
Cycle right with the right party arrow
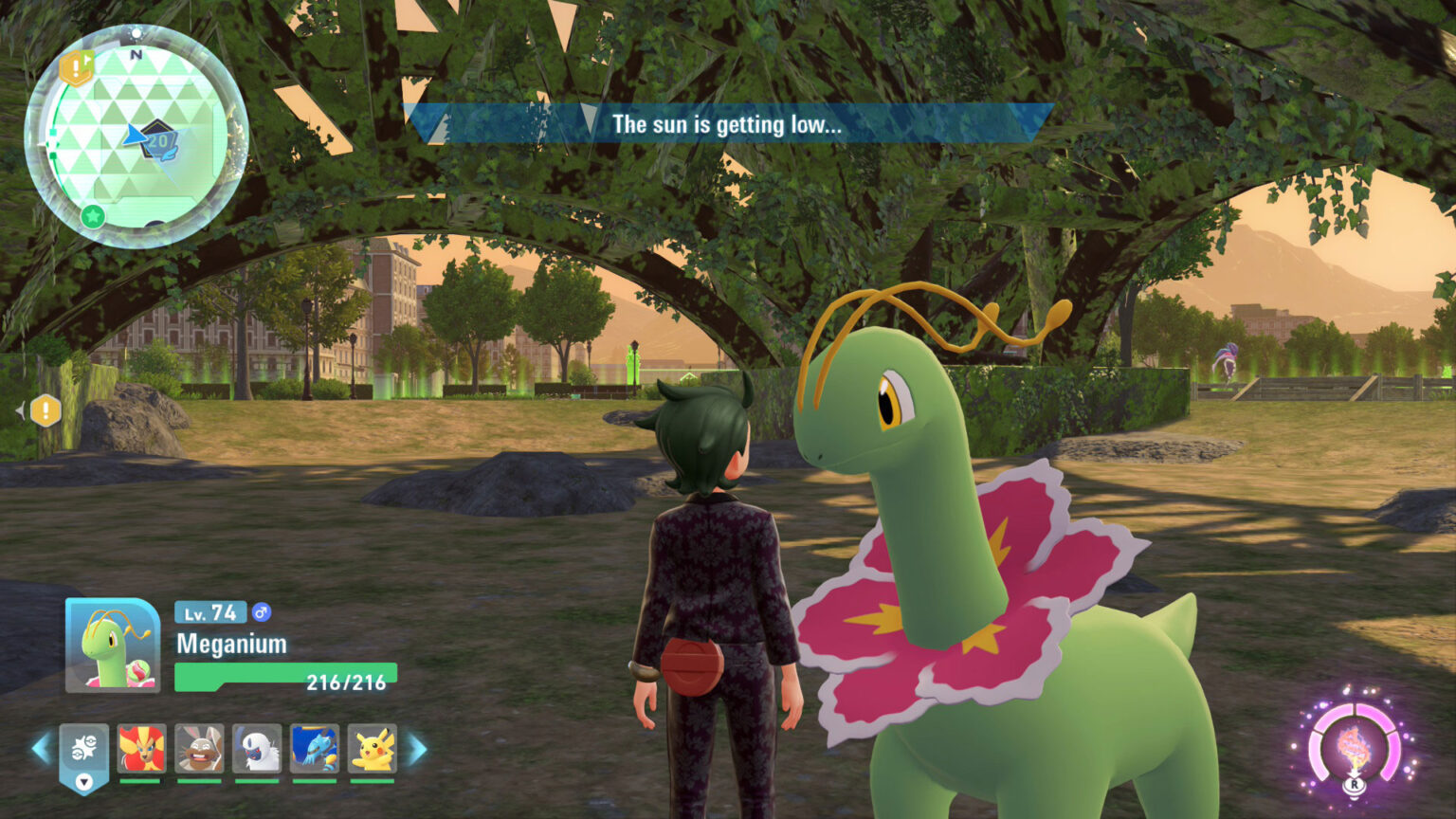414,749
